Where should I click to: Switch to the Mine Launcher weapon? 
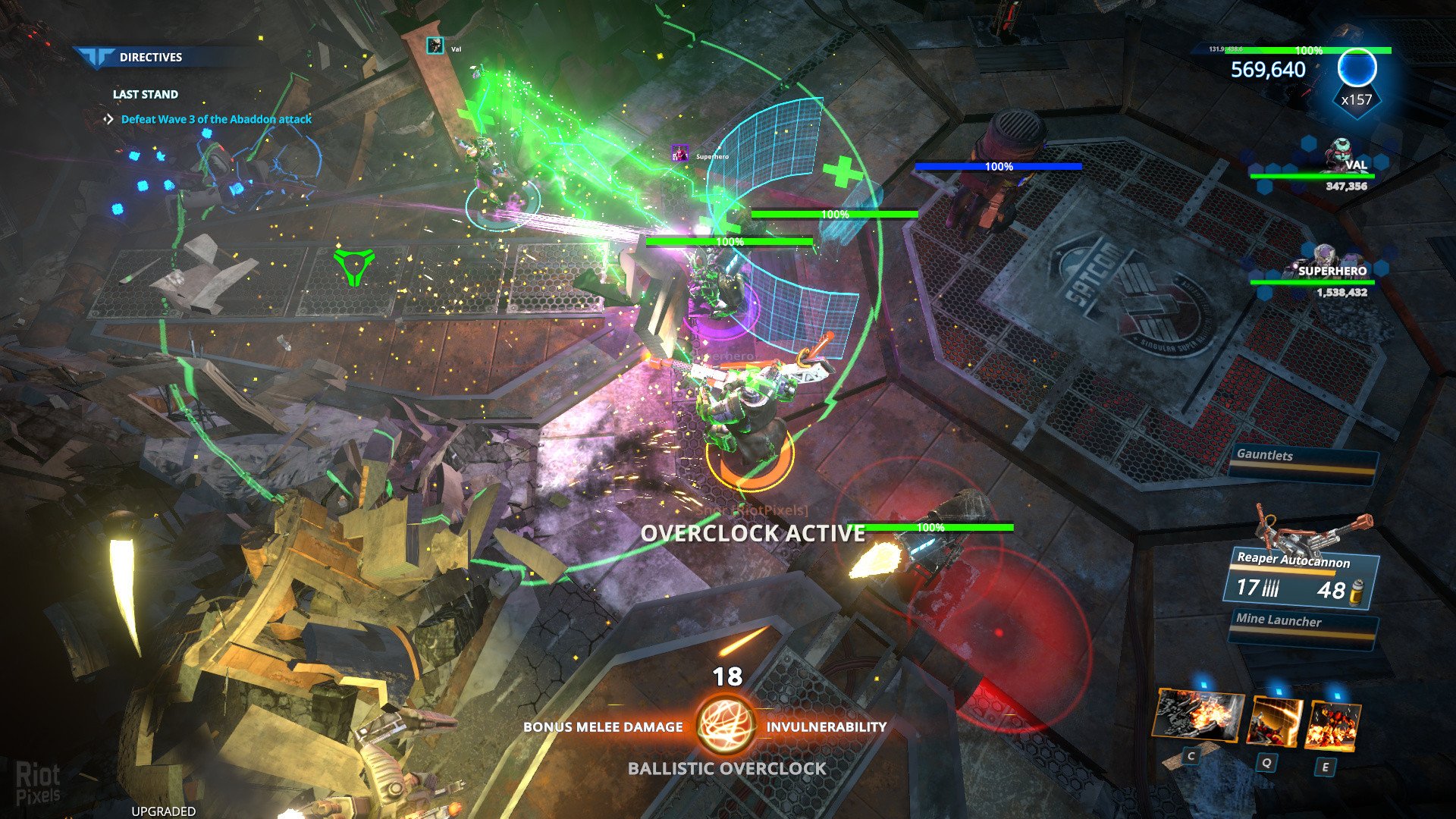click(x=1303, y=626)
